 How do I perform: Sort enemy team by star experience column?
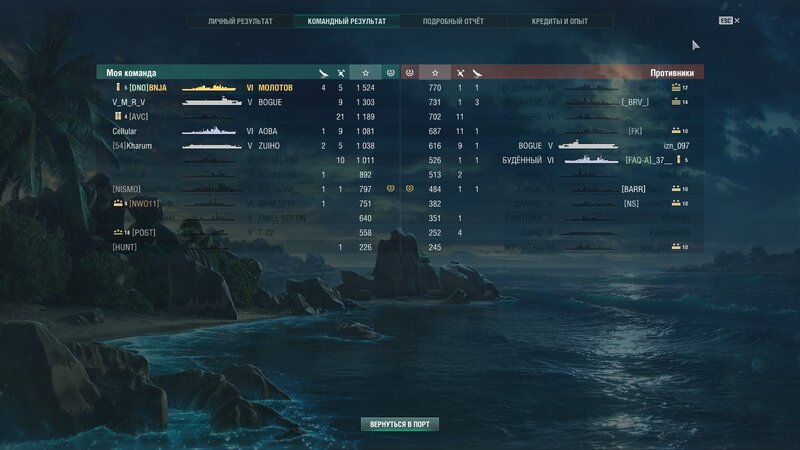[x=434, y=73]
